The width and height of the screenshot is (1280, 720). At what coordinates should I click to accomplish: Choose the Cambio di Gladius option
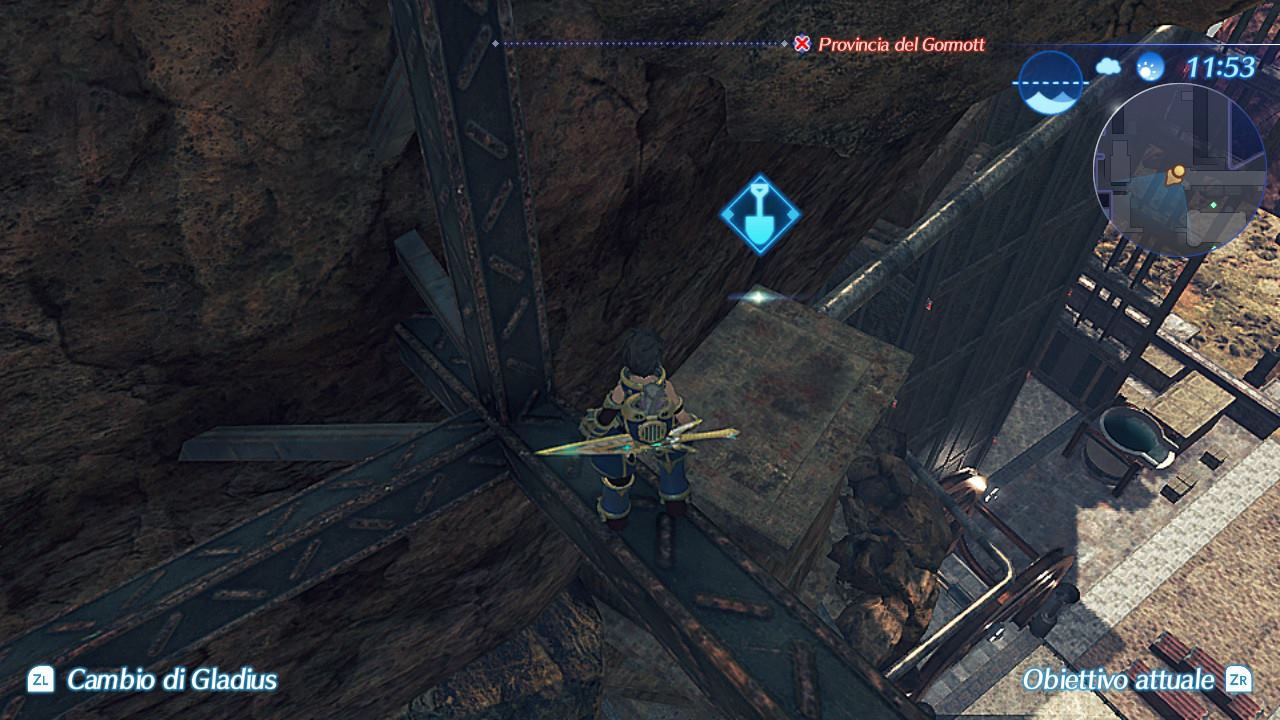click(x=171, y=680)
